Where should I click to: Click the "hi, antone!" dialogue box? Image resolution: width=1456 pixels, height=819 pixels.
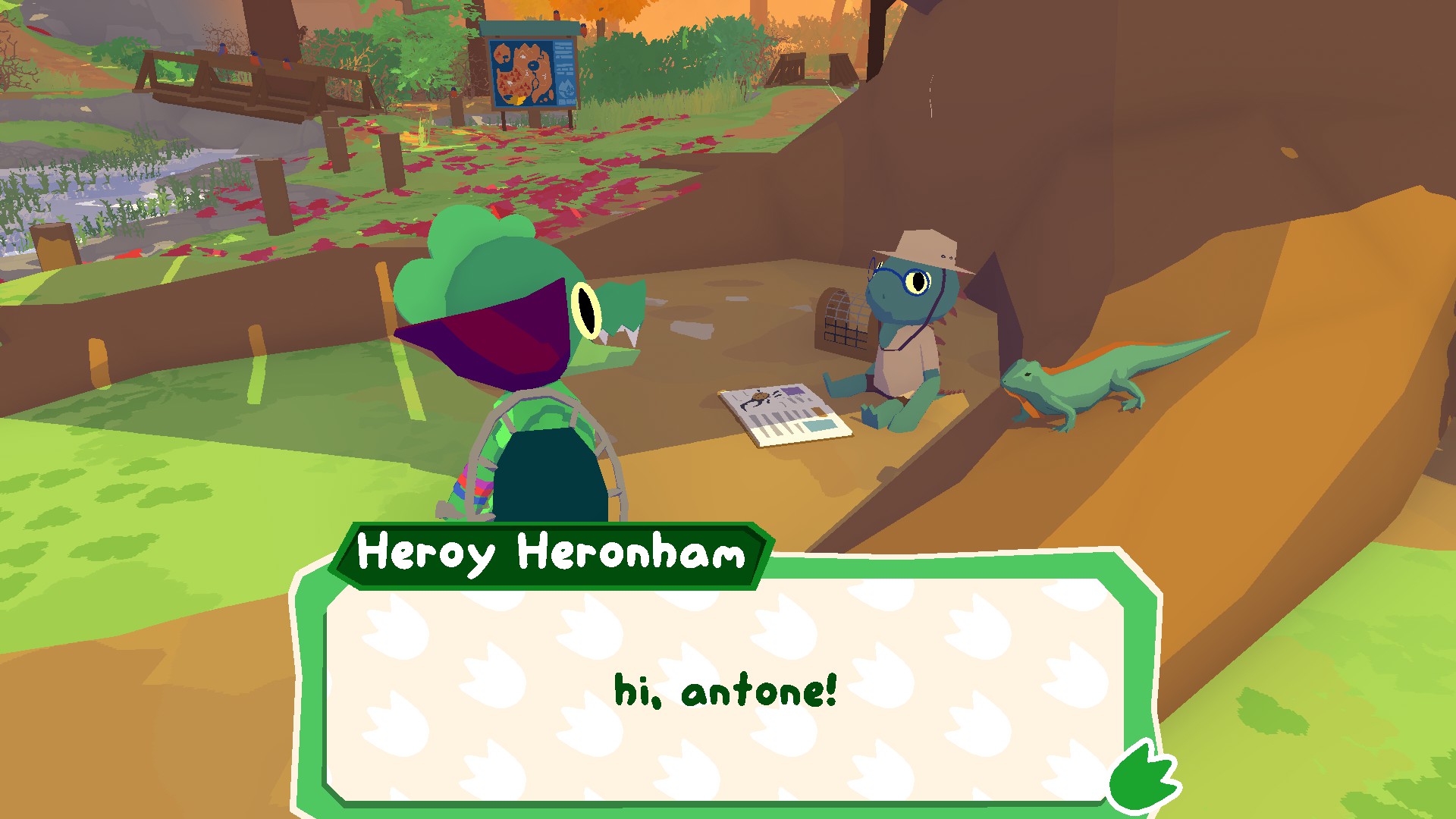(x=724, y=690)
